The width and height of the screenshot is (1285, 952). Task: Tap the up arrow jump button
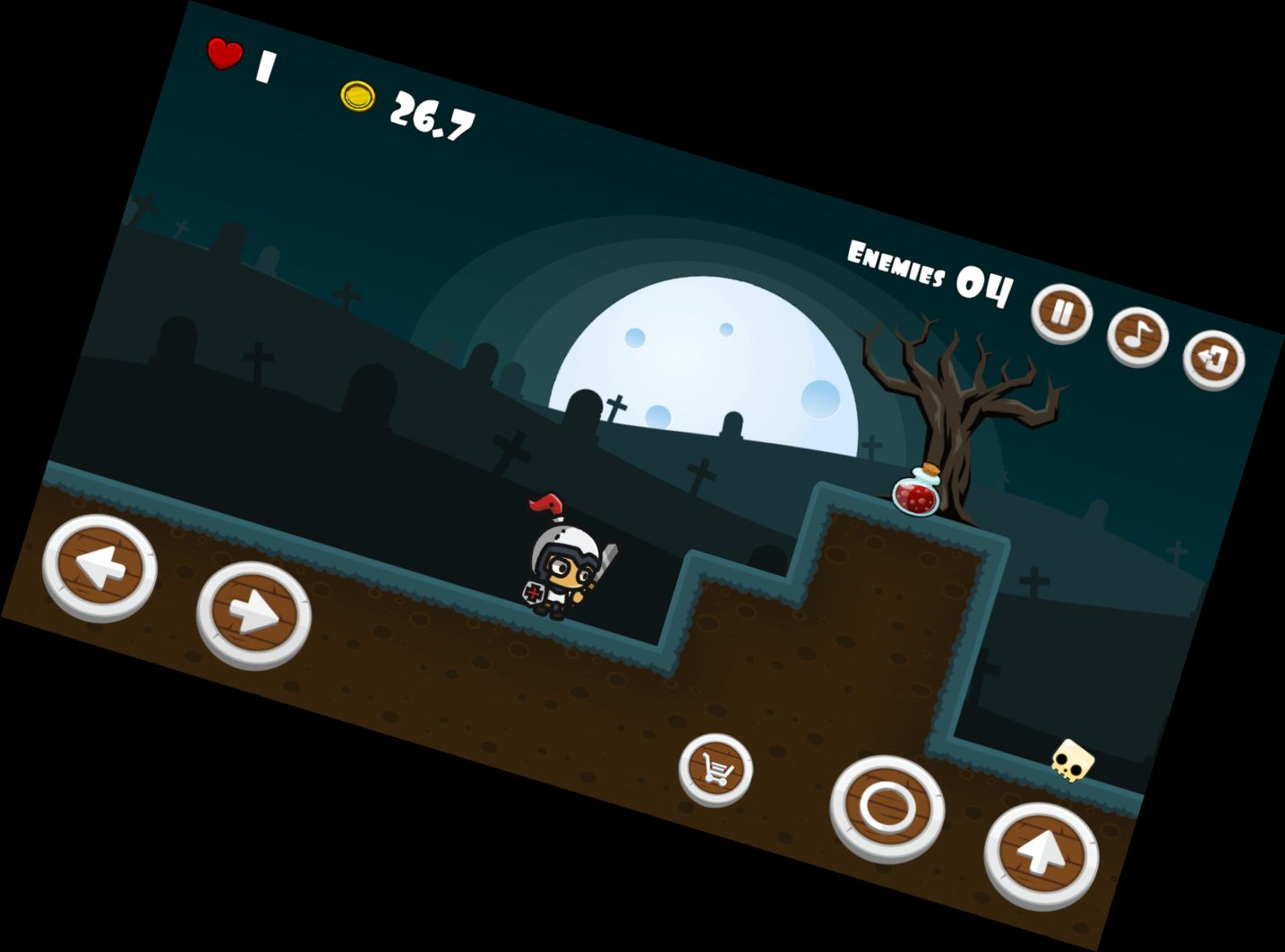[x=1041, y=854]
